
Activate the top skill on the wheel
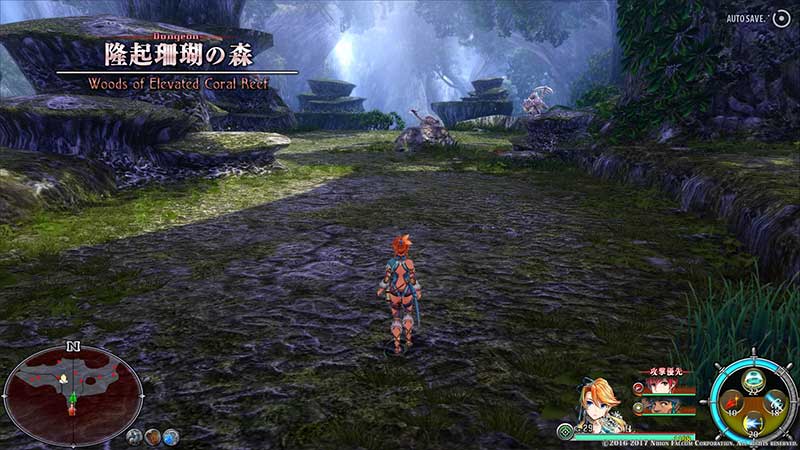pos(752,378)
